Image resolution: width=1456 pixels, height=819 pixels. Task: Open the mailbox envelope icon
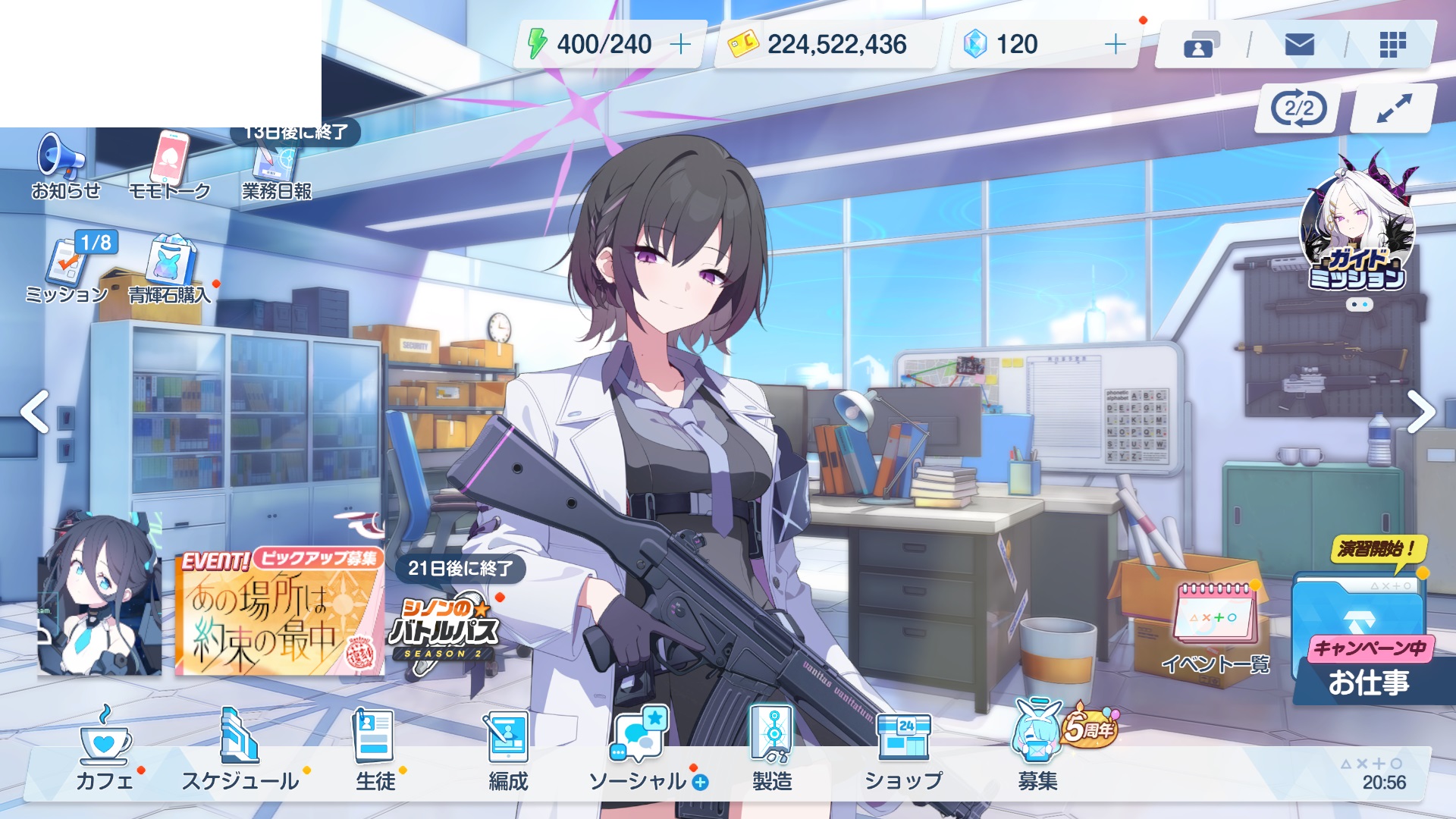coord(1299,45)
